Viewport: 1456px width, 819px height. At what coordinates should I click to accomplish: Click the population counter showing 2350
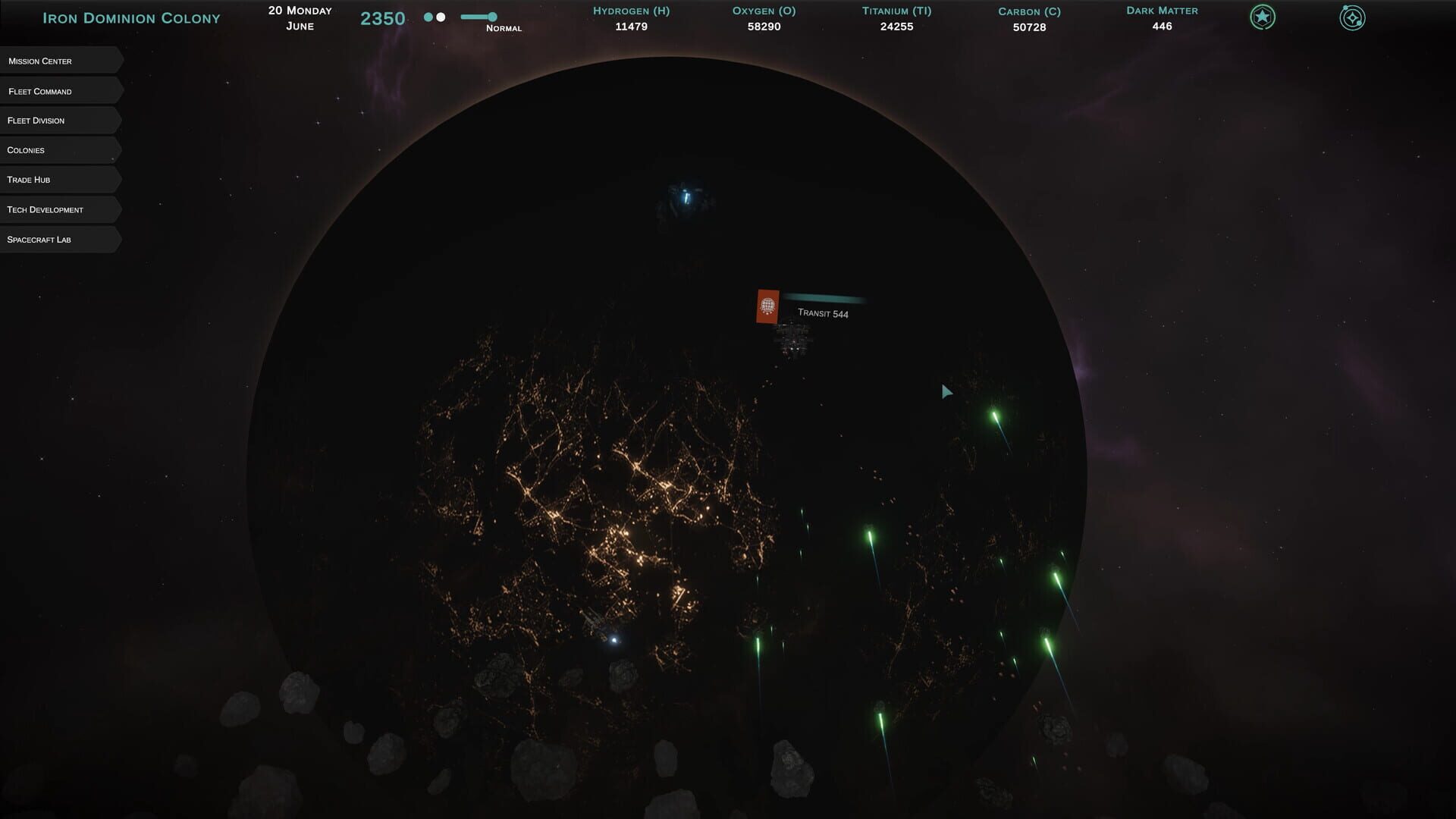[x=381, y=18]
